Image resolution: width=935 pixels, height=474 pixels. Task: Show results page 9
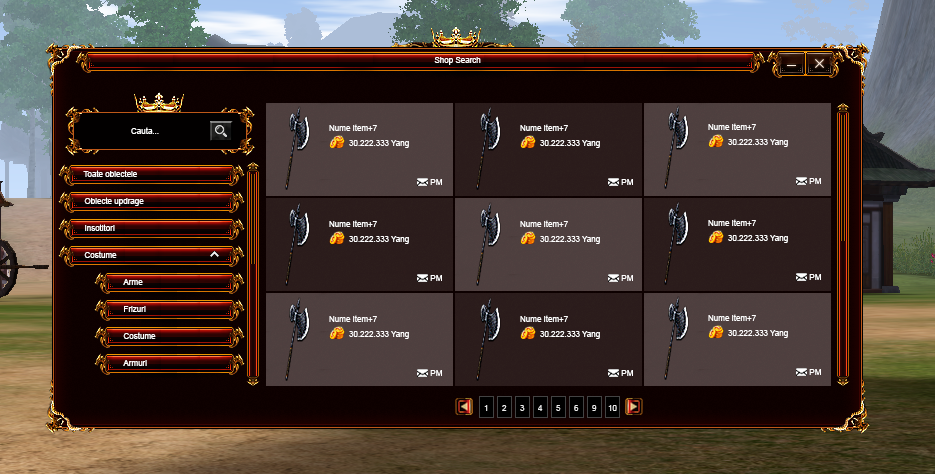tap(594, 407)
